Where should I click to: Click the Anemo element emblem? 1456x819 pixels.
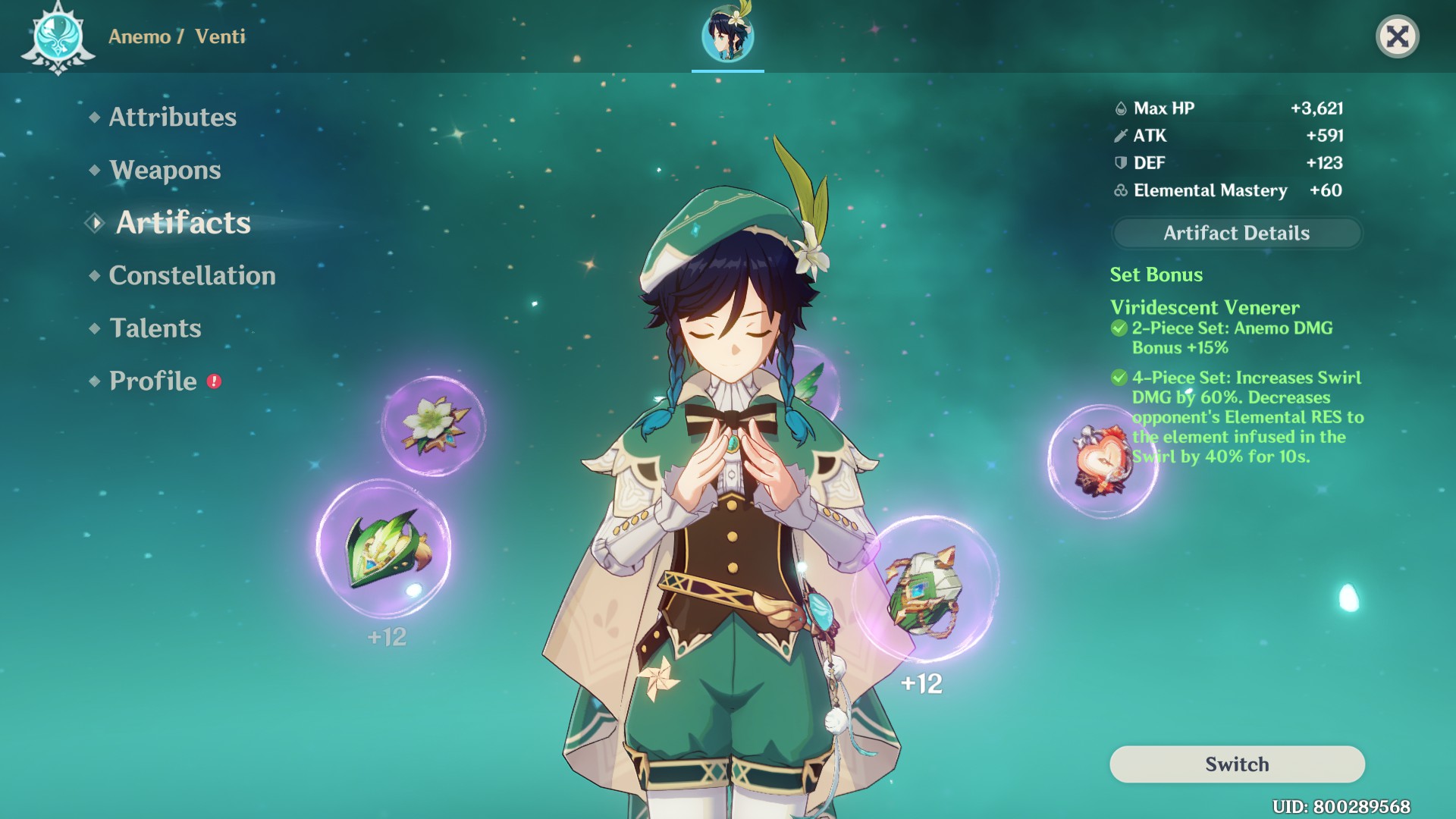58,37
